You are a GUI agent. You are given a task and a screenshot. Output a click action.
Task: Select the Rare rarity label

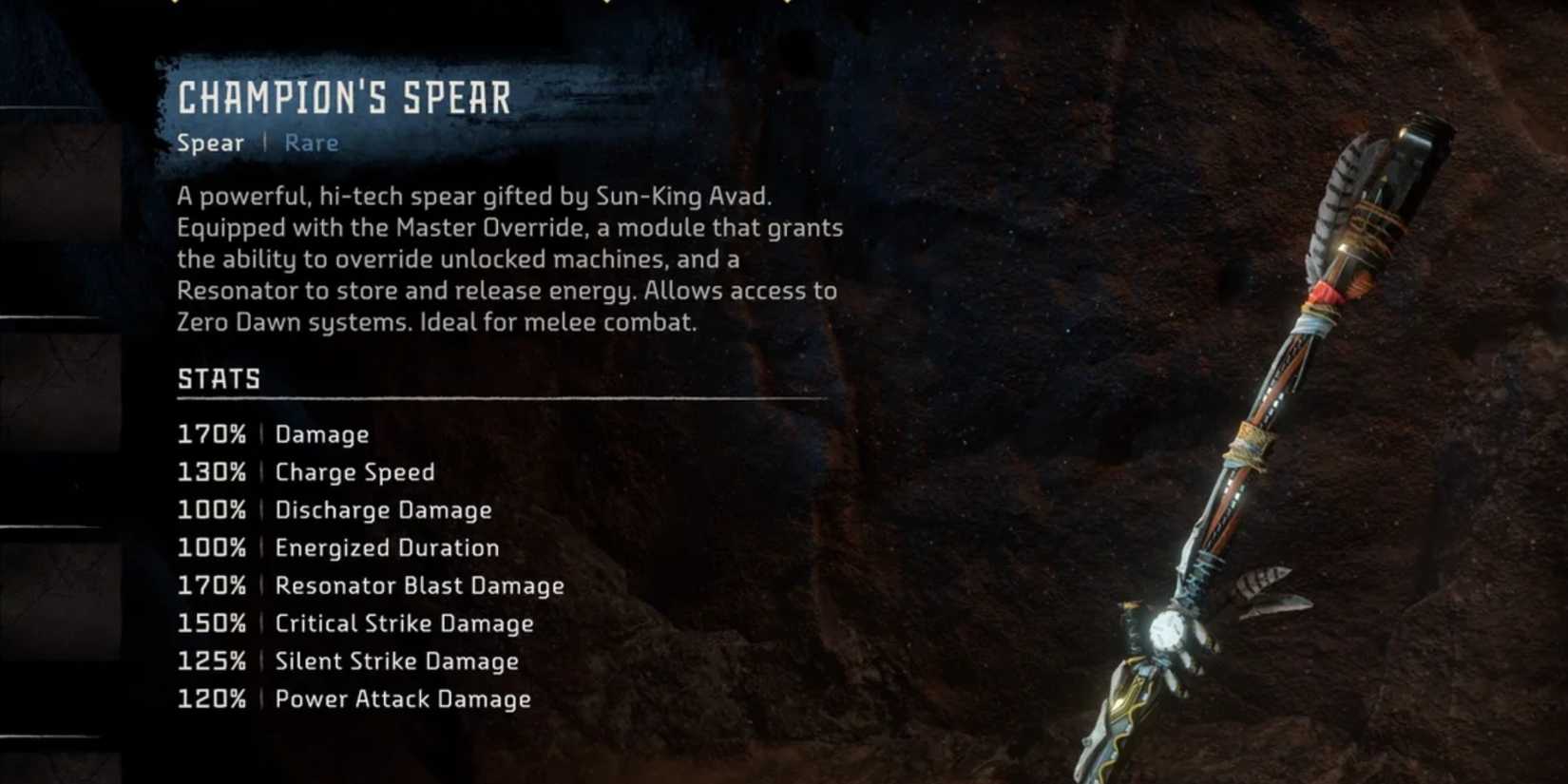(x=312, y=143)
